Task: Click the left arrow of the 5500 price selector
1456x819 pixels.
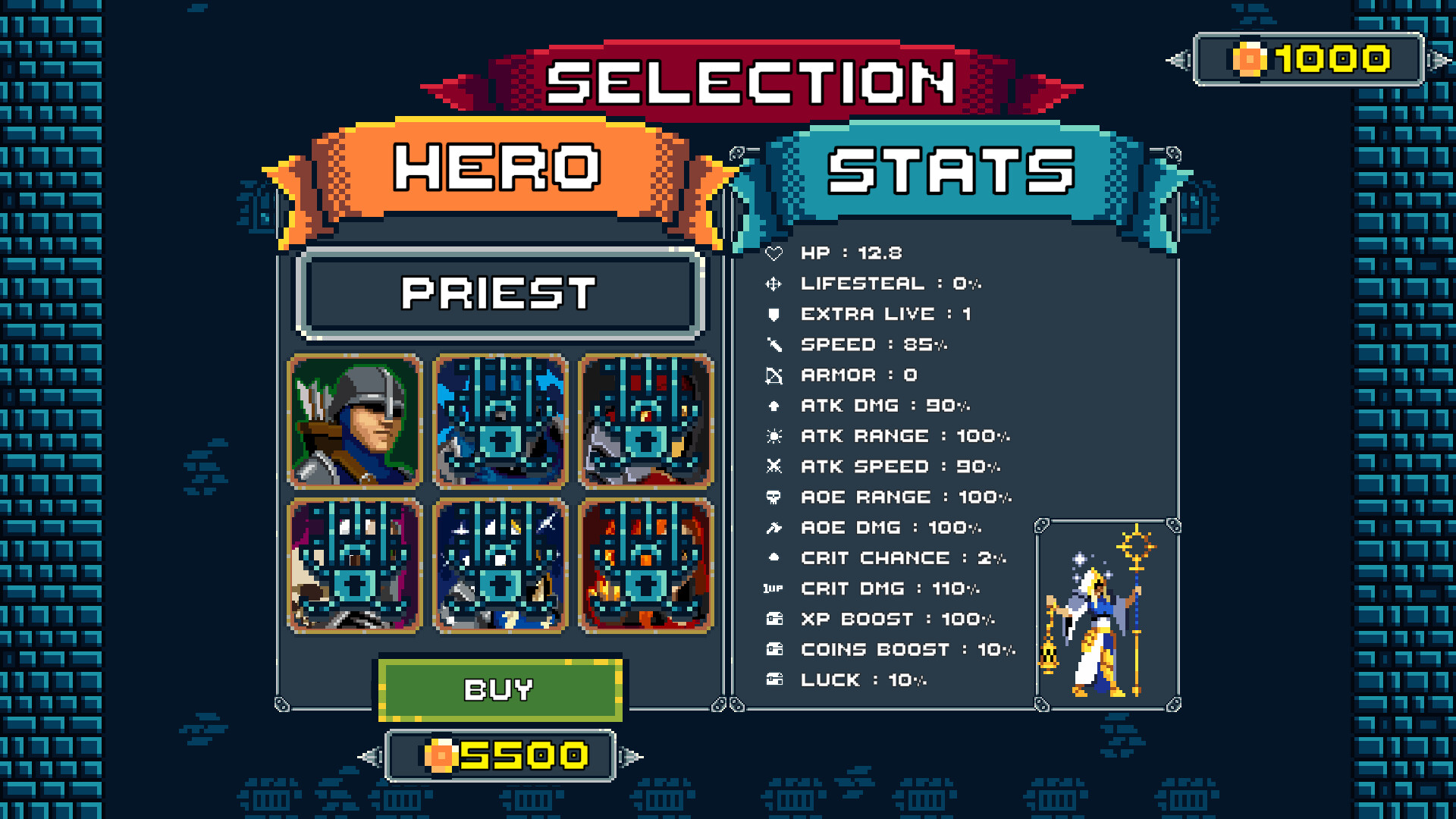Action: point(371,756)
